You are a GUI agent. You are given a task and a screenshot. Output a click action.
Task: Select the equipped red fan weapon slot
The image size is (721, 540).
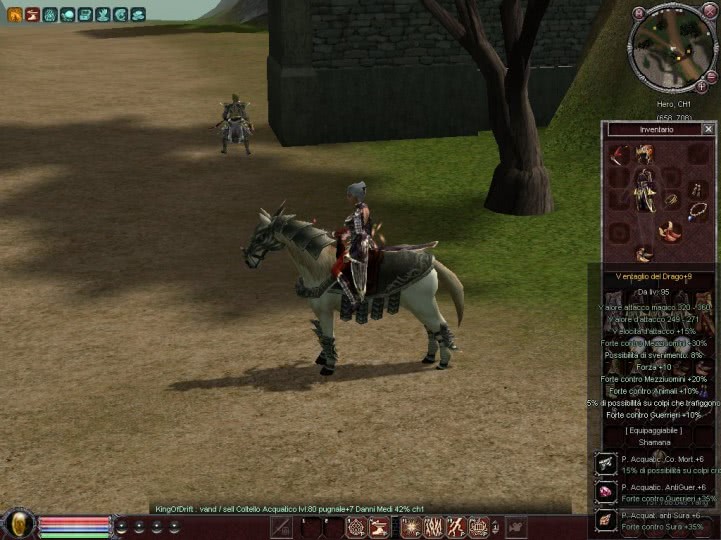pyautogui.click(x=619, y=155)
